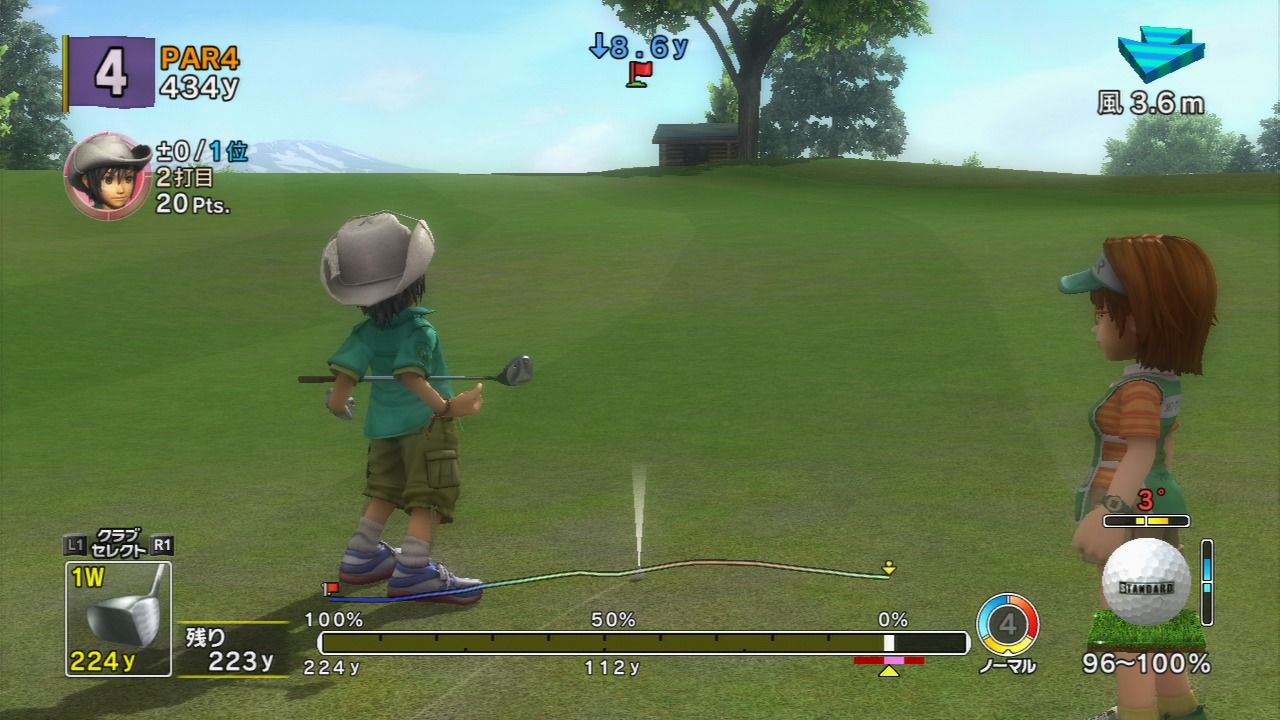
Task: Choose the Standard golf ball icon
Action: coord(1145,582)
